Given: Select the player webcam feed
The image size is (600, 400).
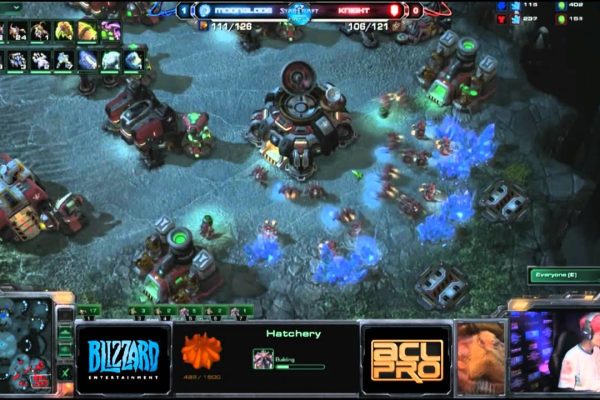Looking at the screenshot, I should [554, 350].
